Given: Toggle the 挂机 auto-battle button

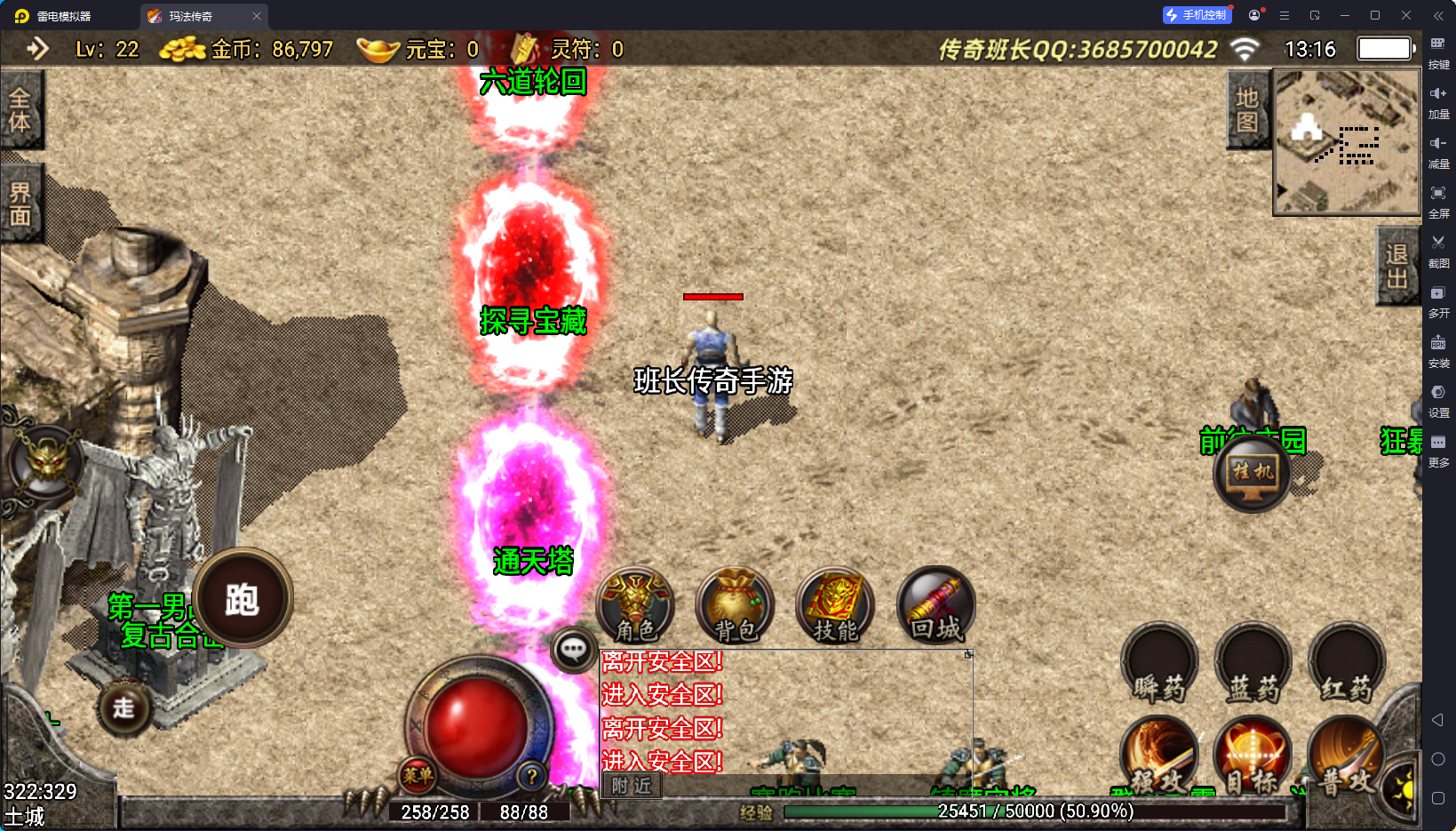Looking at the screenshot, I should click(x=1253, y=474).
